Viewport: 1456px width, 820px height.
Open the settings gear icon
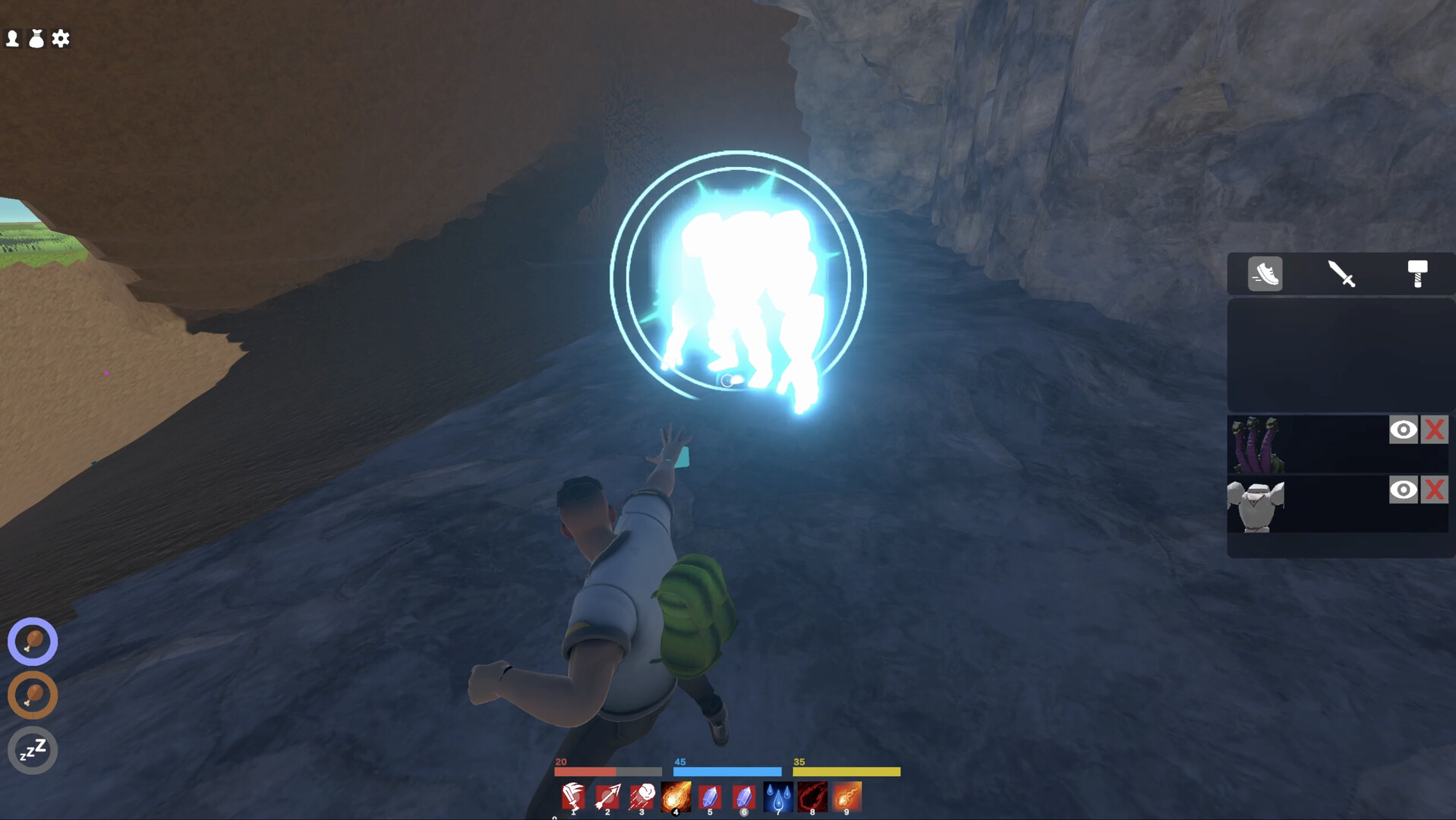tap(61, 38)
